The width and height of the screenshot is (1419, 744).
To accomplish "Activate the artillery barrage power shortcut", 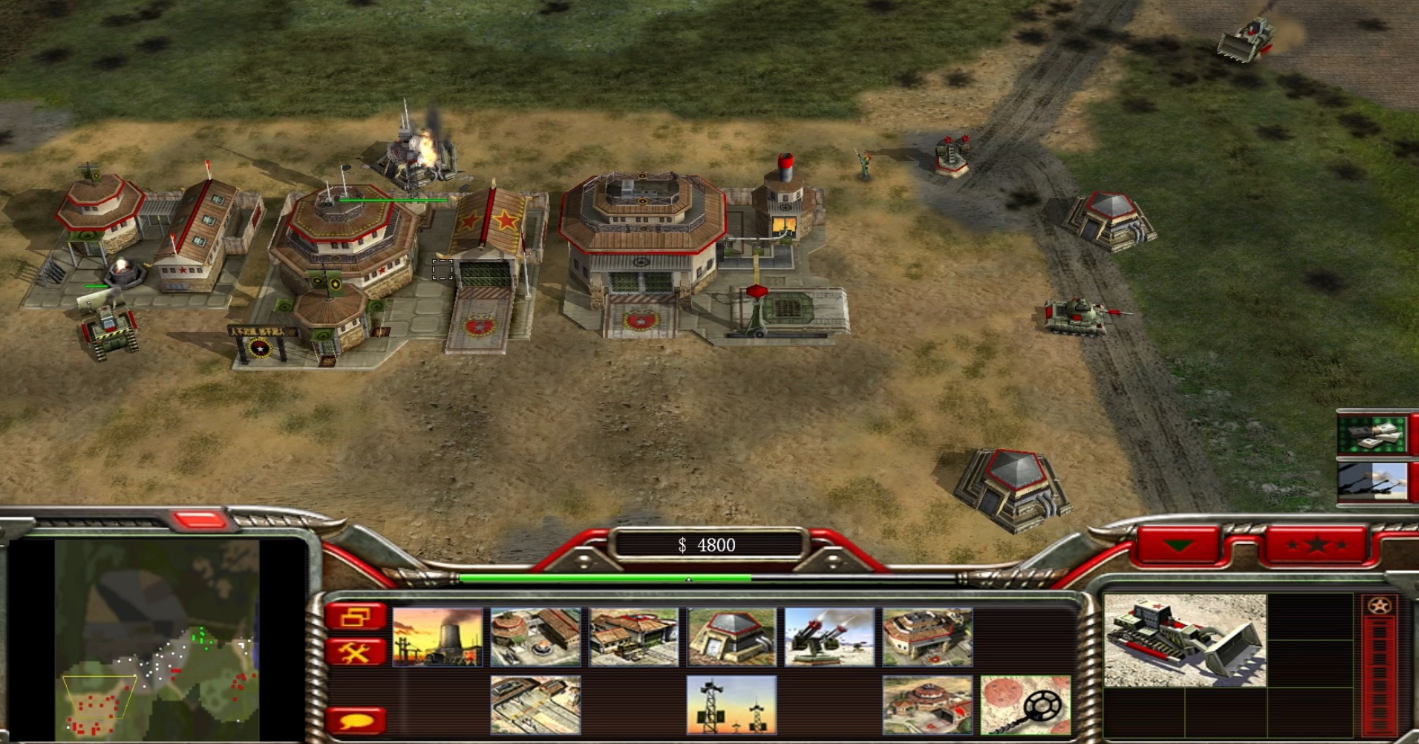I will tap(1372, 481).
